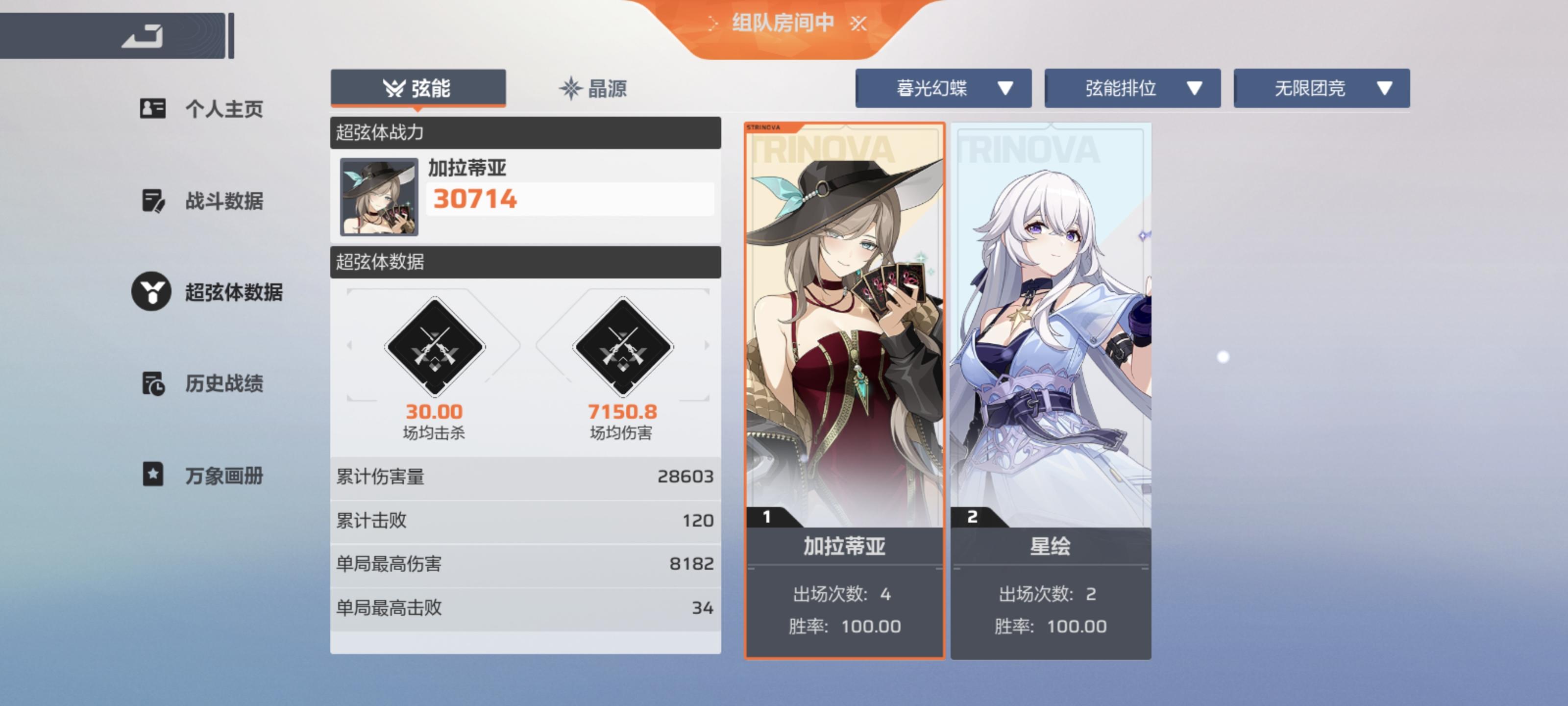This screenshot has height=706, width=1568.
Task: Switch to the 弦能 tab
Action: (418, 88)
